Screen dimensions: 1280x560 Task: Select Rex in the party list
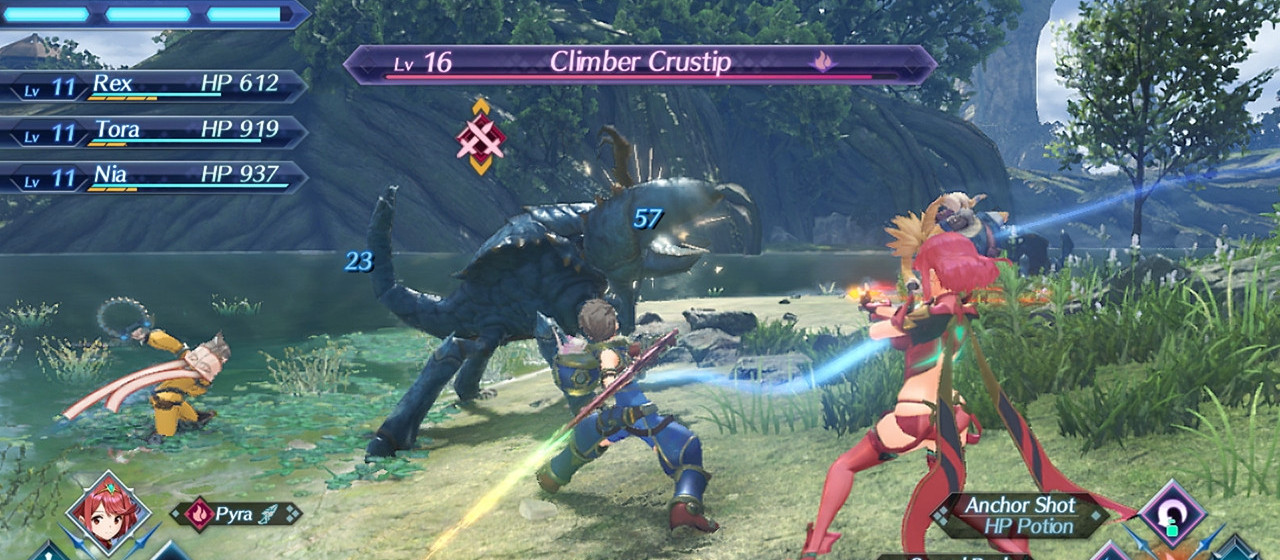(152, 86)
